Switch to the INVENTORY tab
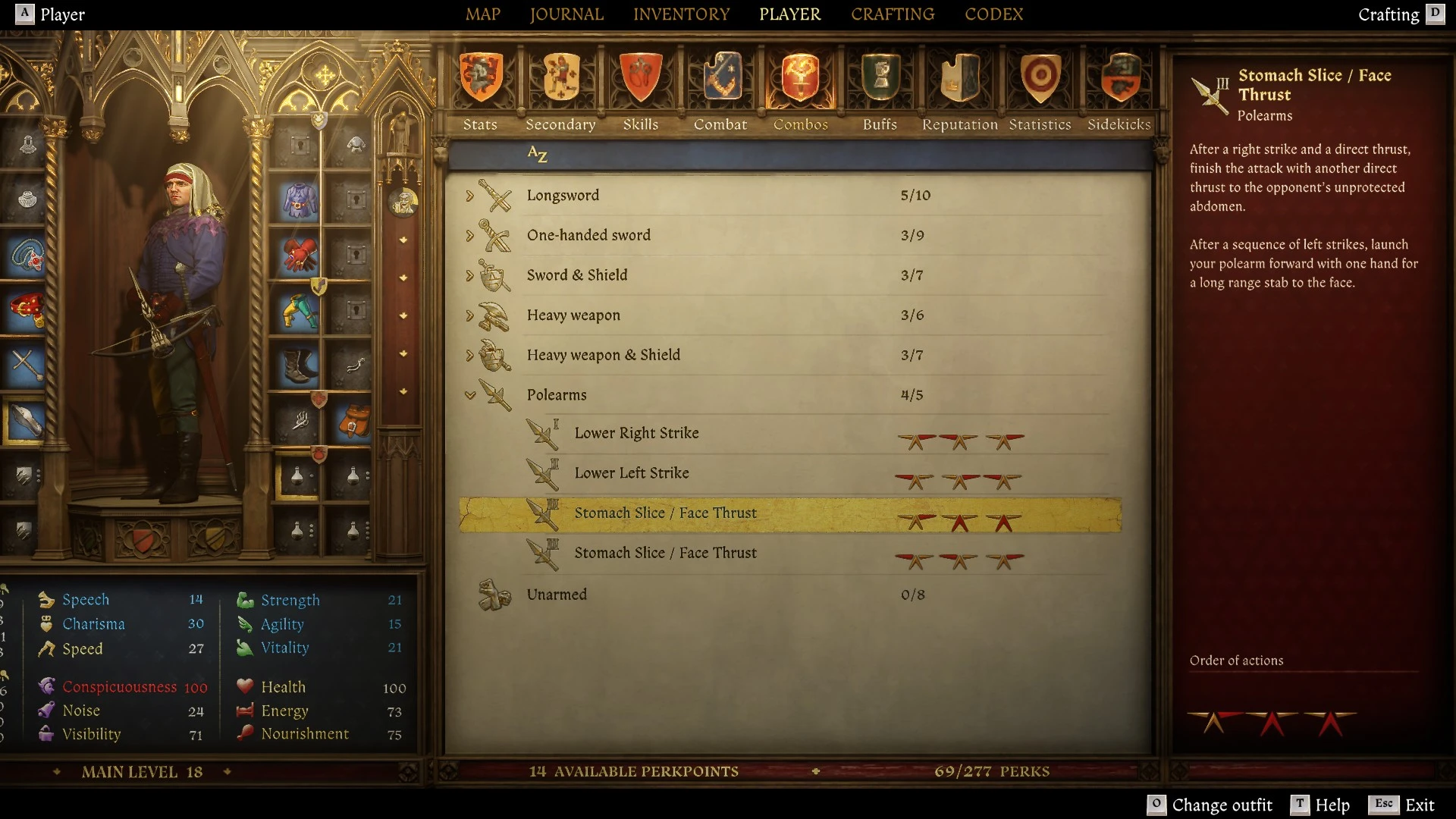The width and height of the screenshot is (1456, 819). coord(681,14)
